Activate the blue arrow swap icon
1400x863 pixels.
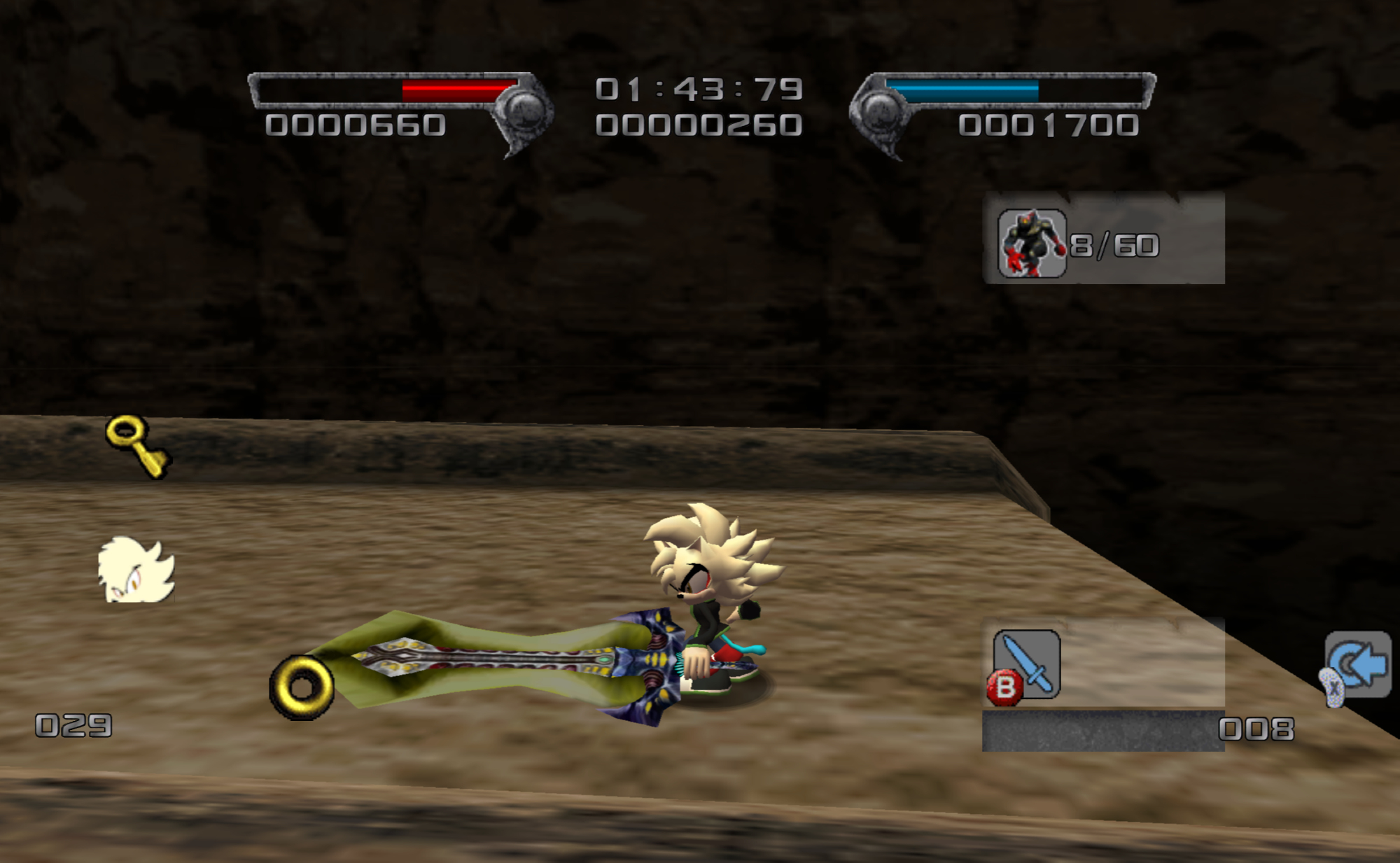click(1359, 664)
